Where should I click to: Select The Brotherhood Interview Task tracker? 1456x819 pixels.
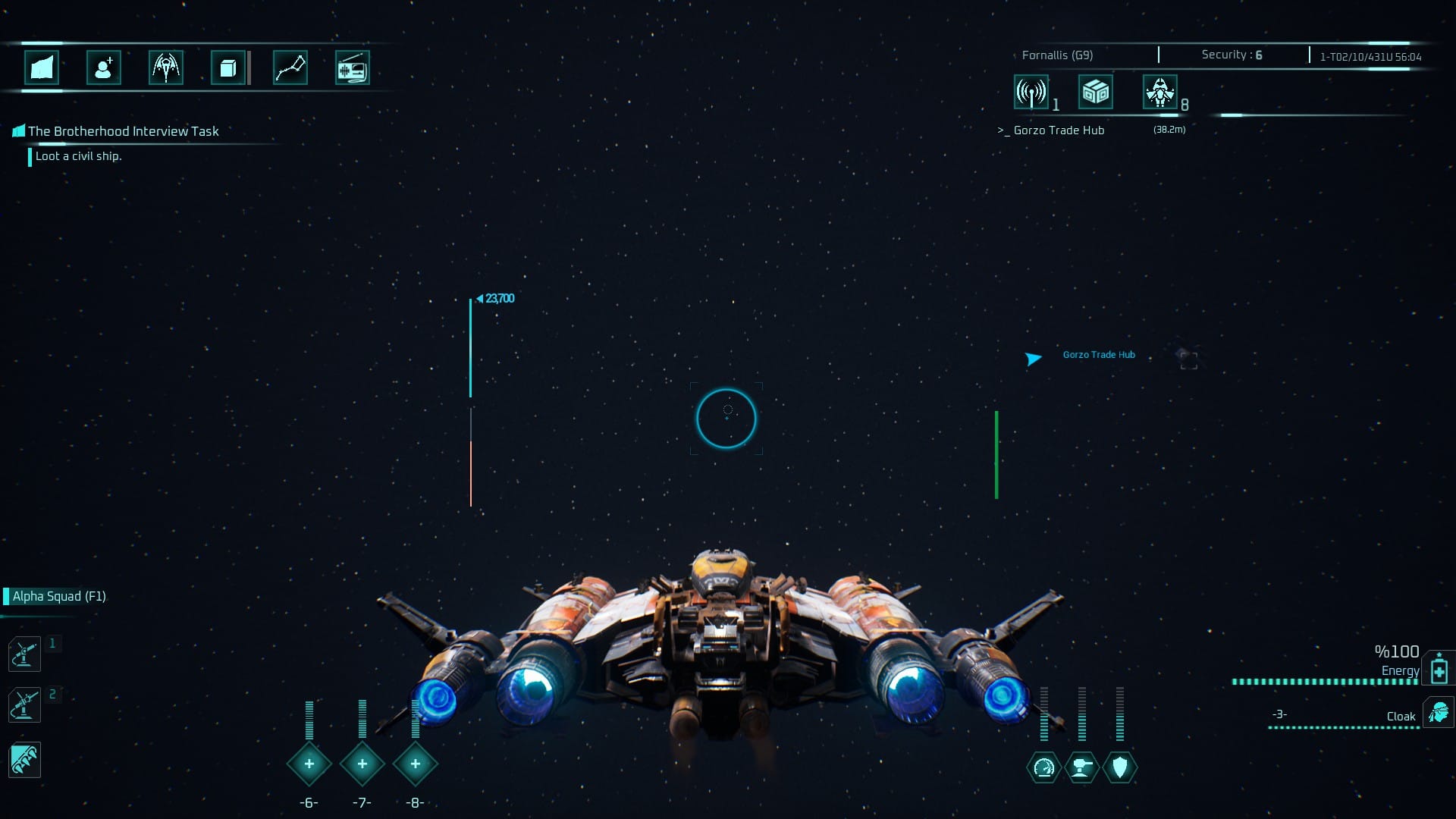(123, 131)
